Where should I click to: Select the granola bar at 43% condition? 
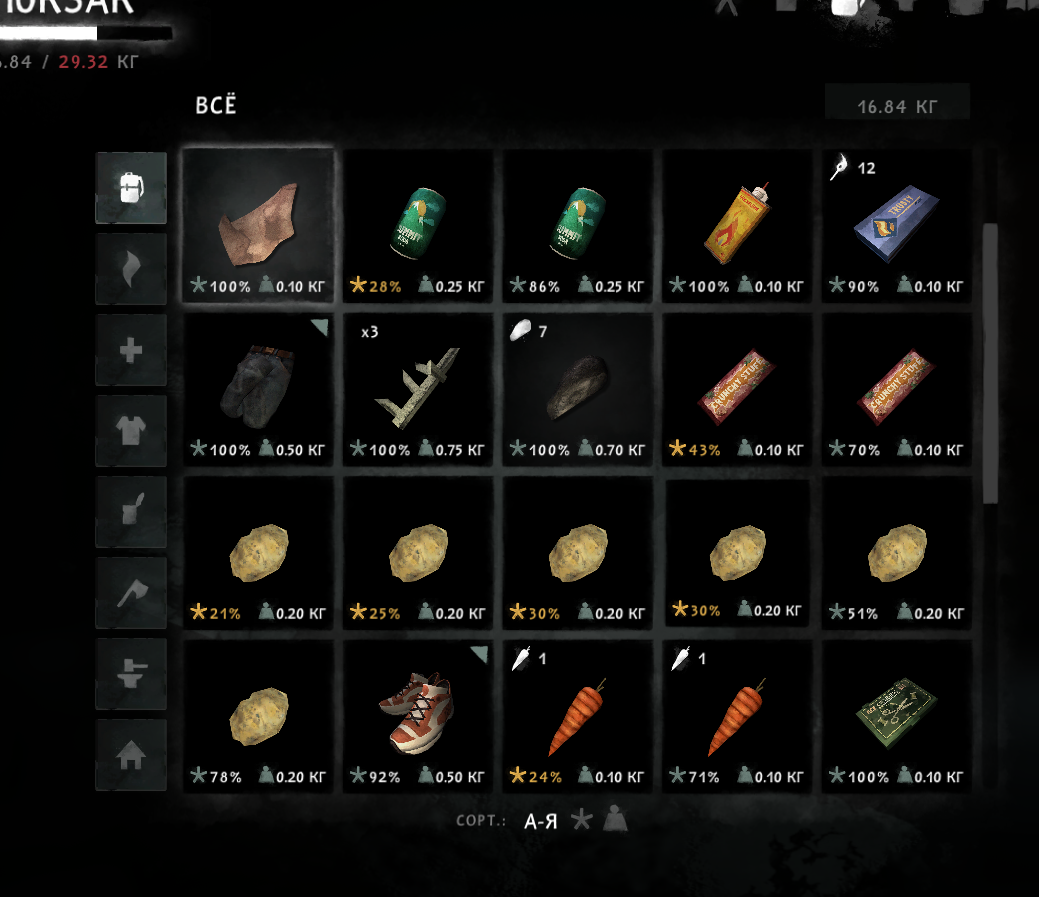tap(737, 388)
